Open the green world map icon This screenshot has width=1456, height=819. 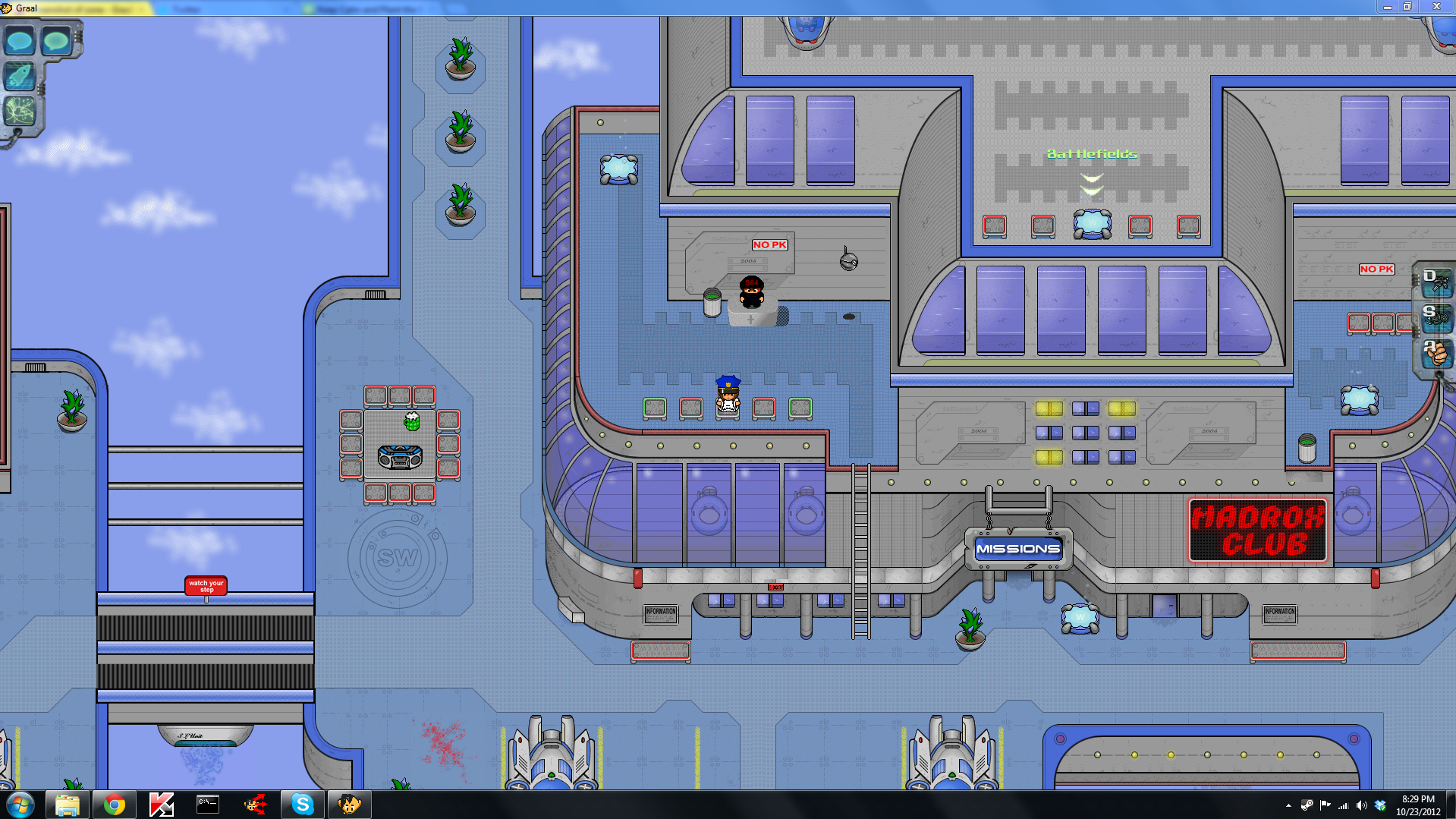coord(20,111)
